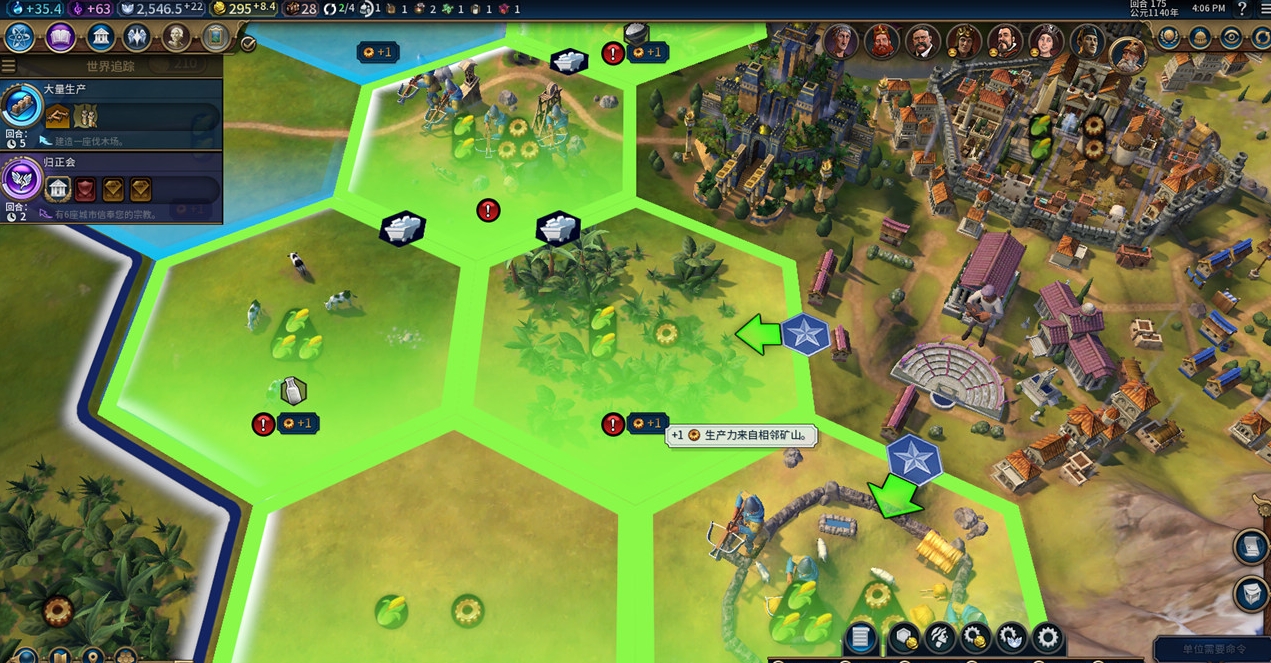This screenshot has height=663, width=1271.
Task: Open the government screen (white building icon)
Action: 100,38
